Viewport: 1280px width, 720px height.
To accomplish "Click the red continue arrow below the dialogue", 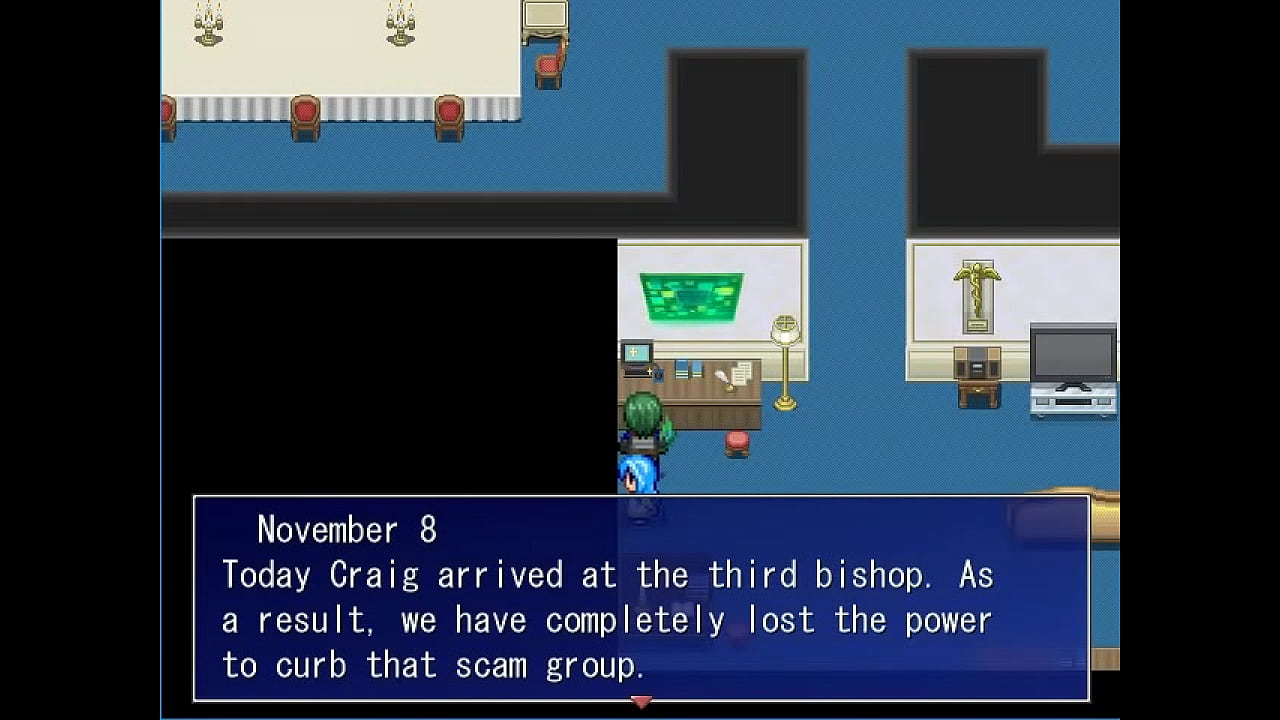I will point(641,702).
